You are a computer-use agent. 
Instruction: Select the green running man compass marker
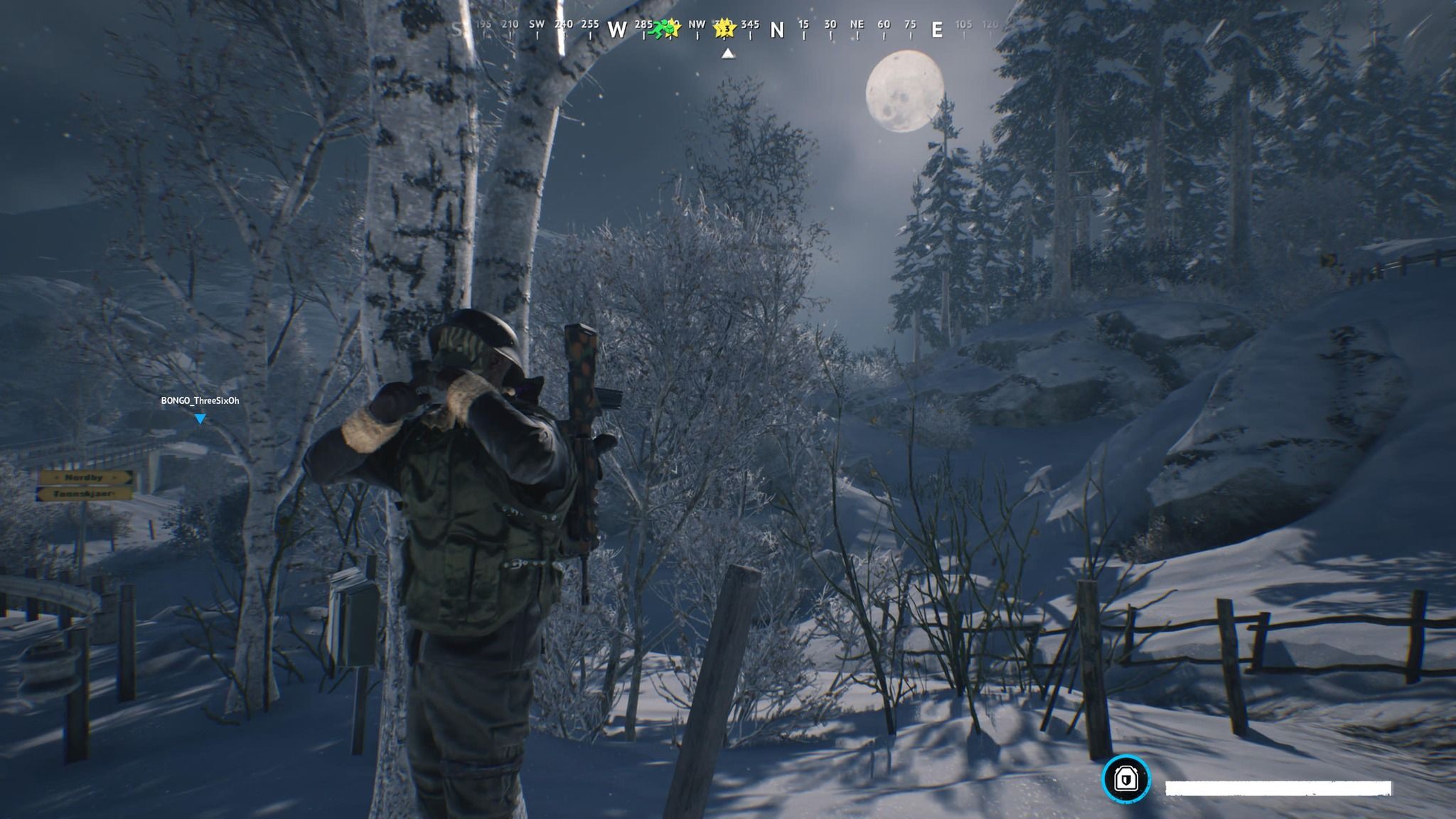tap(662, 28)
